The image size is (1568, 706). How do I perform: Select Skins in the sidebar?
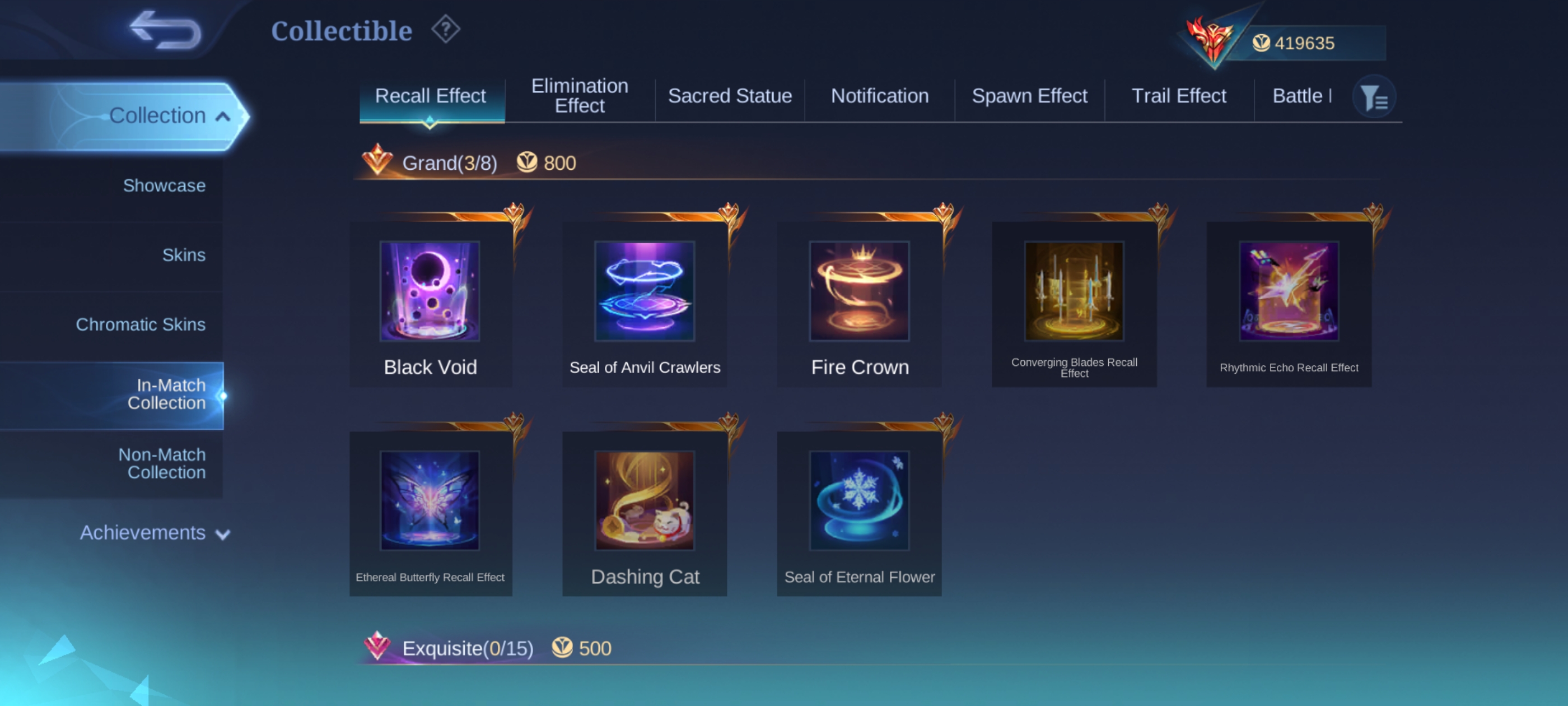tap(183, 254)
